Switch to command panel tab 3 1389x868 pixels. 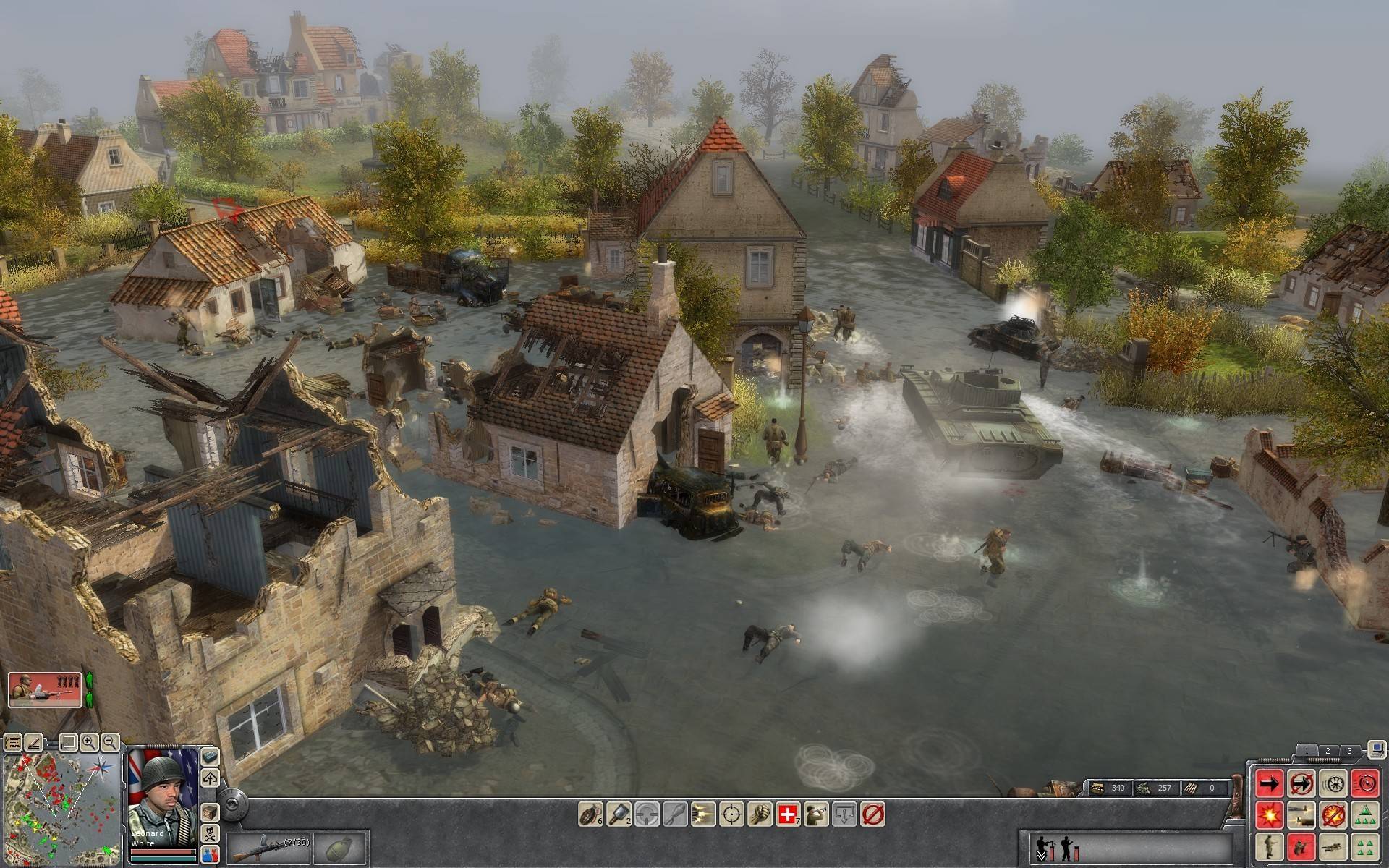(1348, 751)
